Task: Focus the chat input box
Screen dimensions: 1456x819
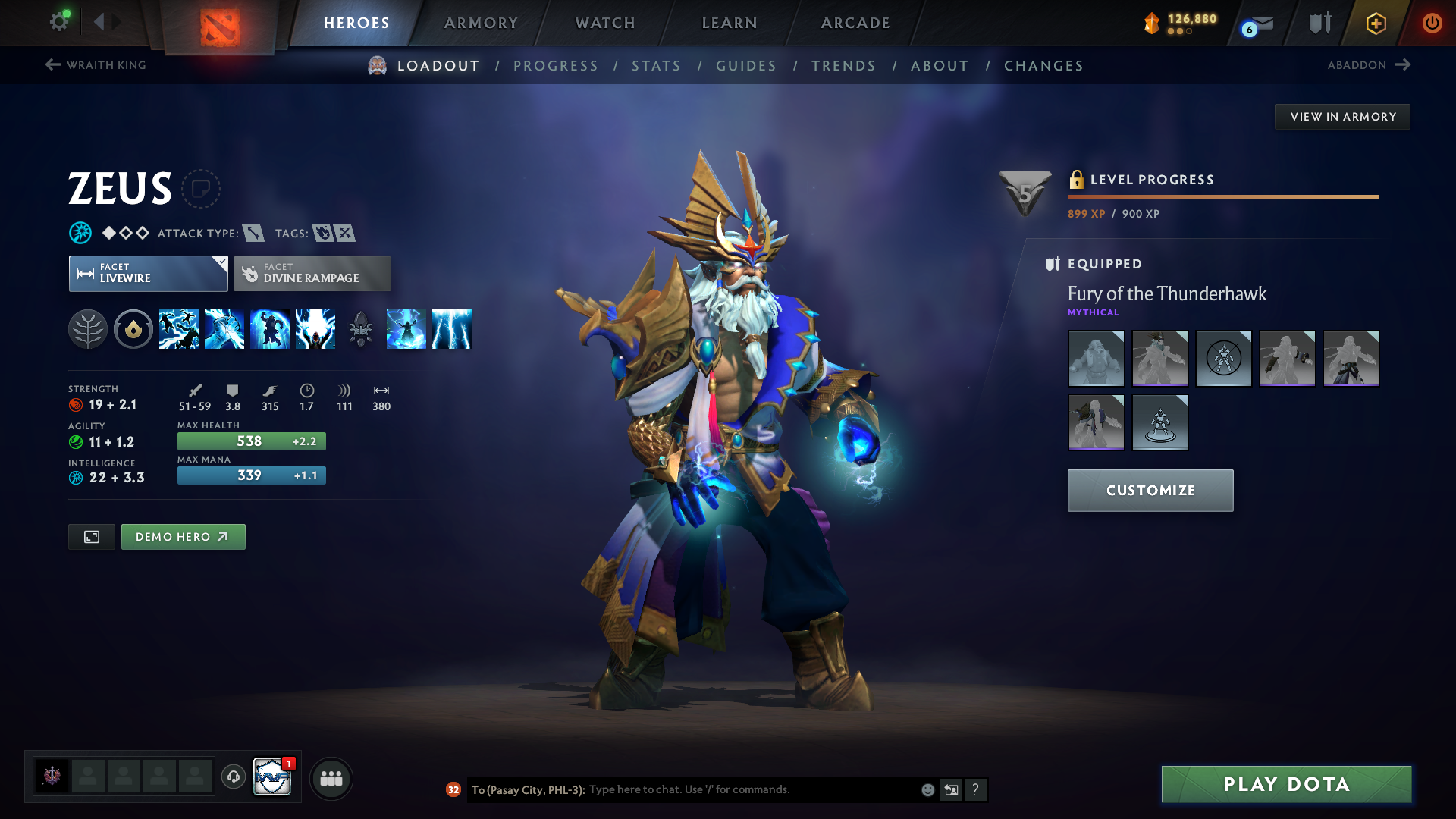Action: (751, 790)
